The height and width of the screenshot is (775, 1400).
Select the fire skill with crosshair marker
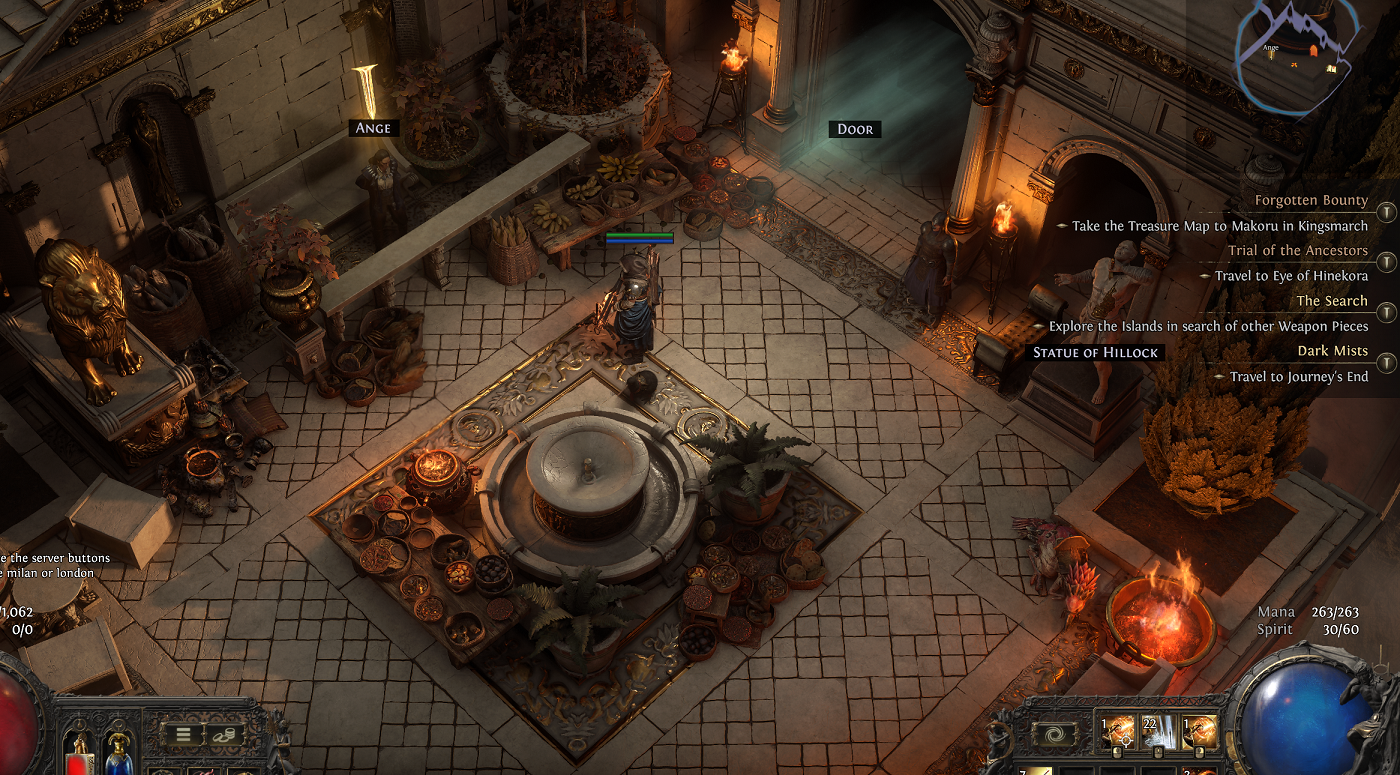pos(1116,734)
